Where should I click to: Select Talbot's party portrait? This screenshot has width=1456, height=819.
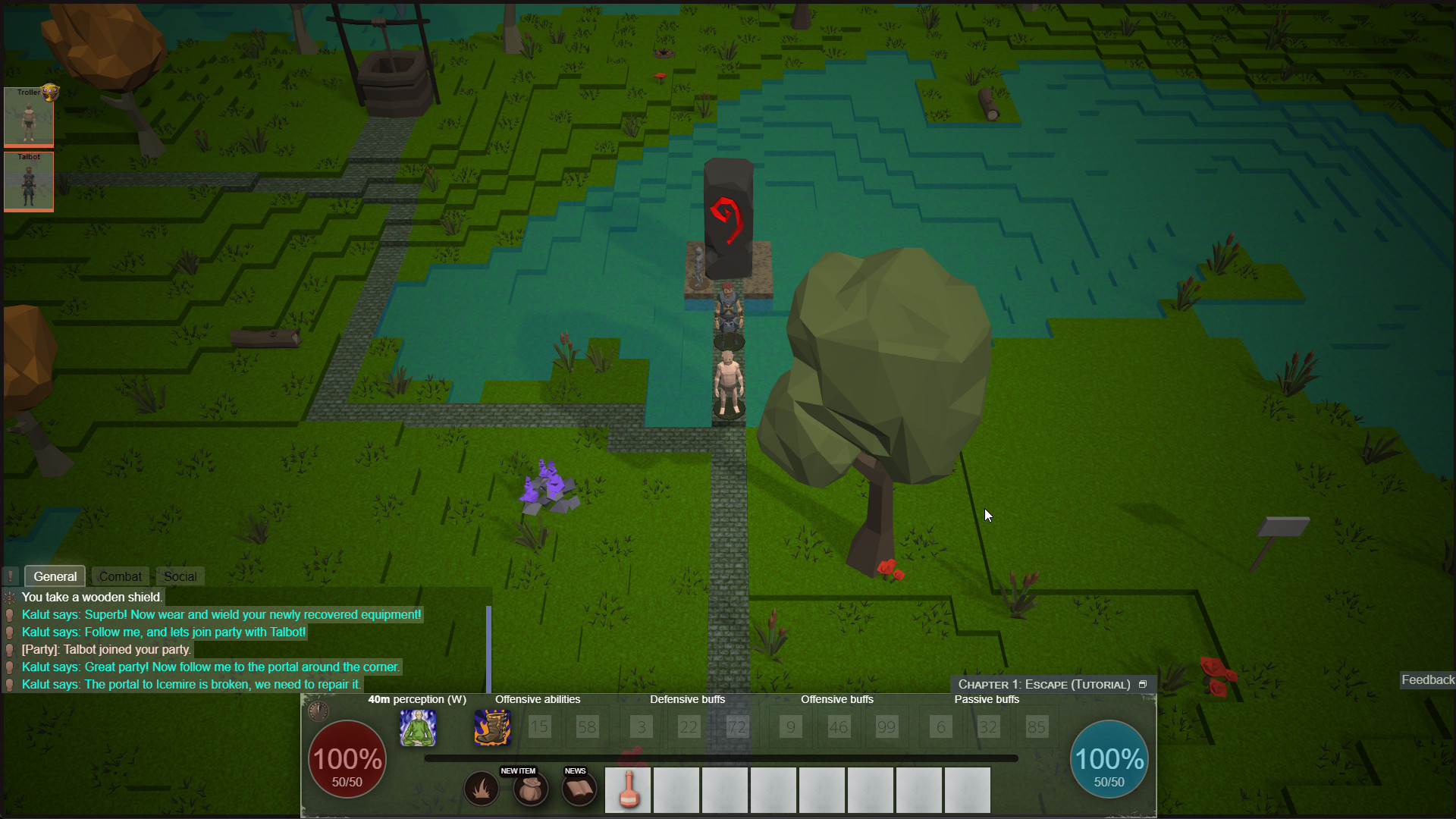[x=29, y=181]
